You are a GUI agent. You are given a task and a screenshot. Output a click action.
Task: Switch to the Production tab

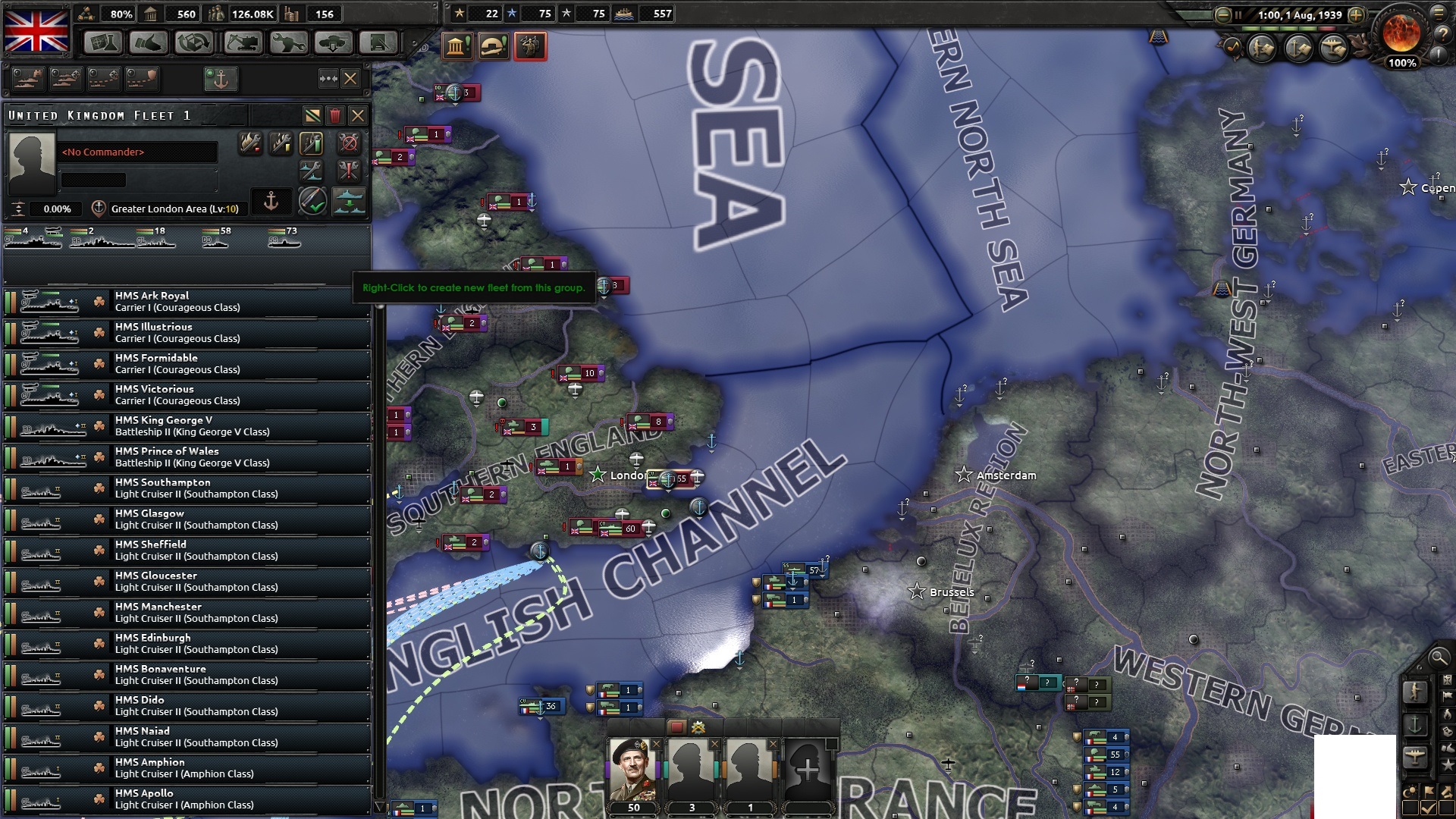(x=287, y=43)
